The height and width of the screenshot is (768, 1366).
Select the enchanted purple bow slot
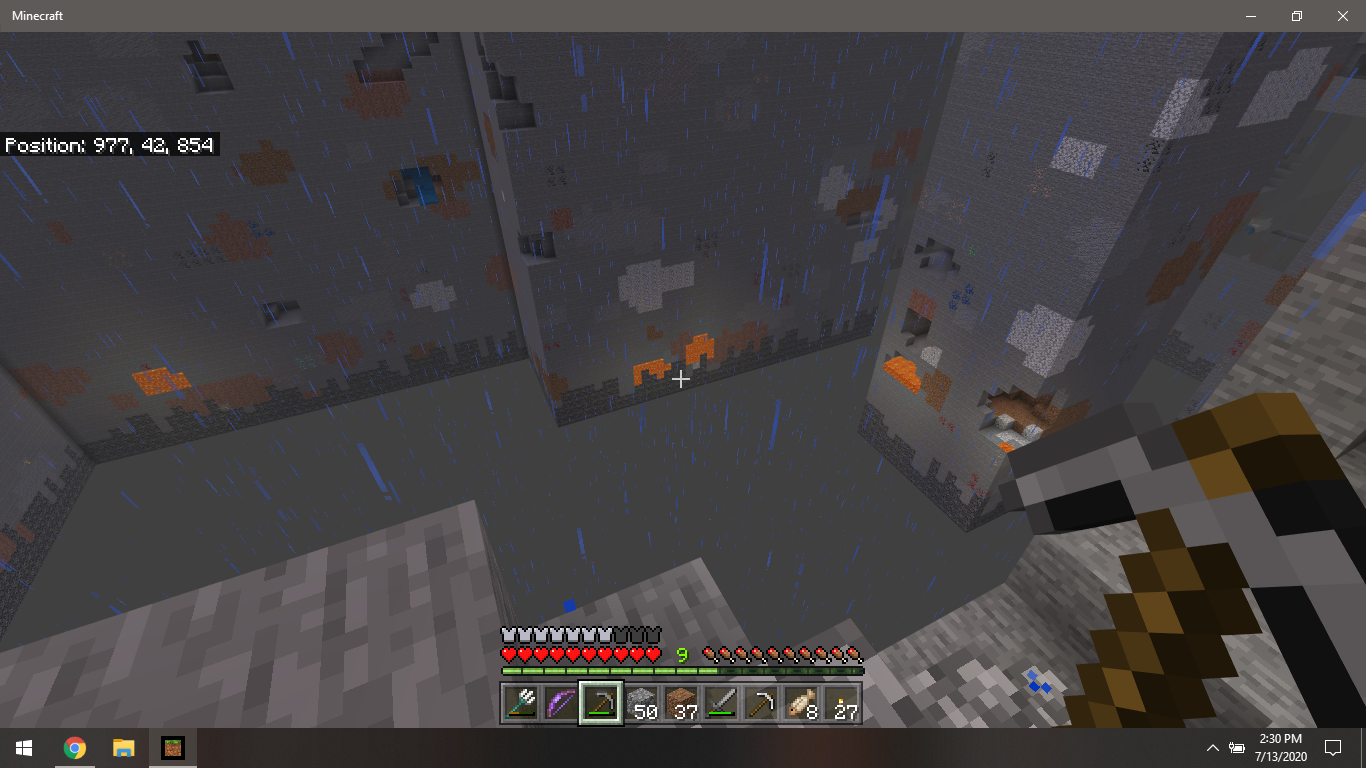tap(561, 703)
